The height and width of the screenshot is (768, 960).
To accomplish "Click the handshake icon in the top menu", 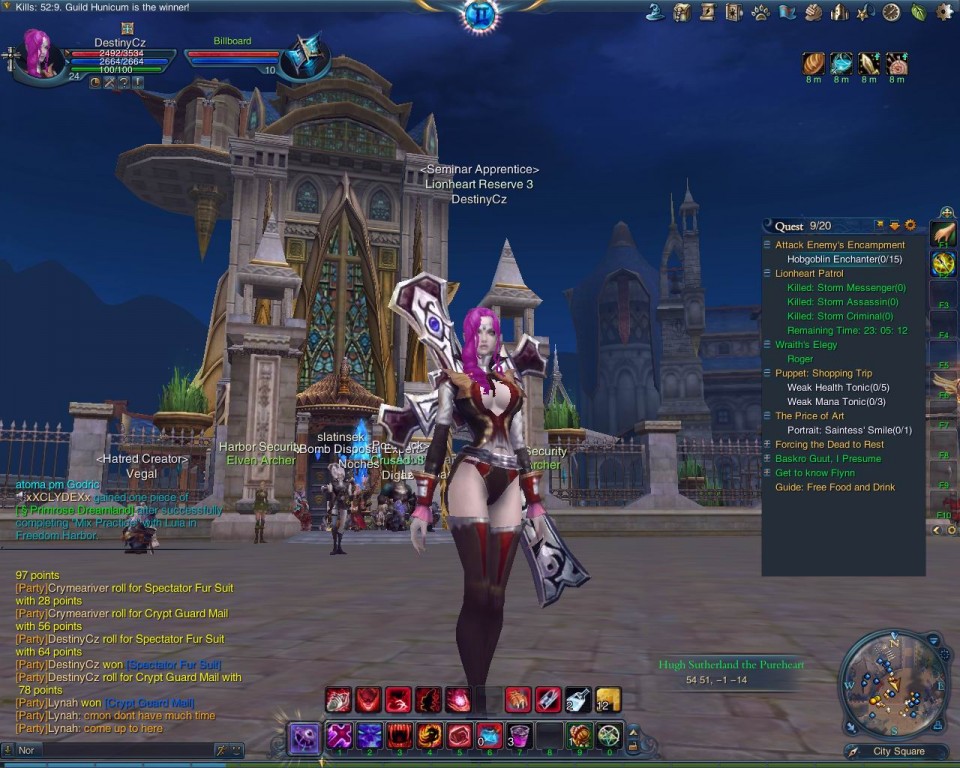I will [813, 12].
